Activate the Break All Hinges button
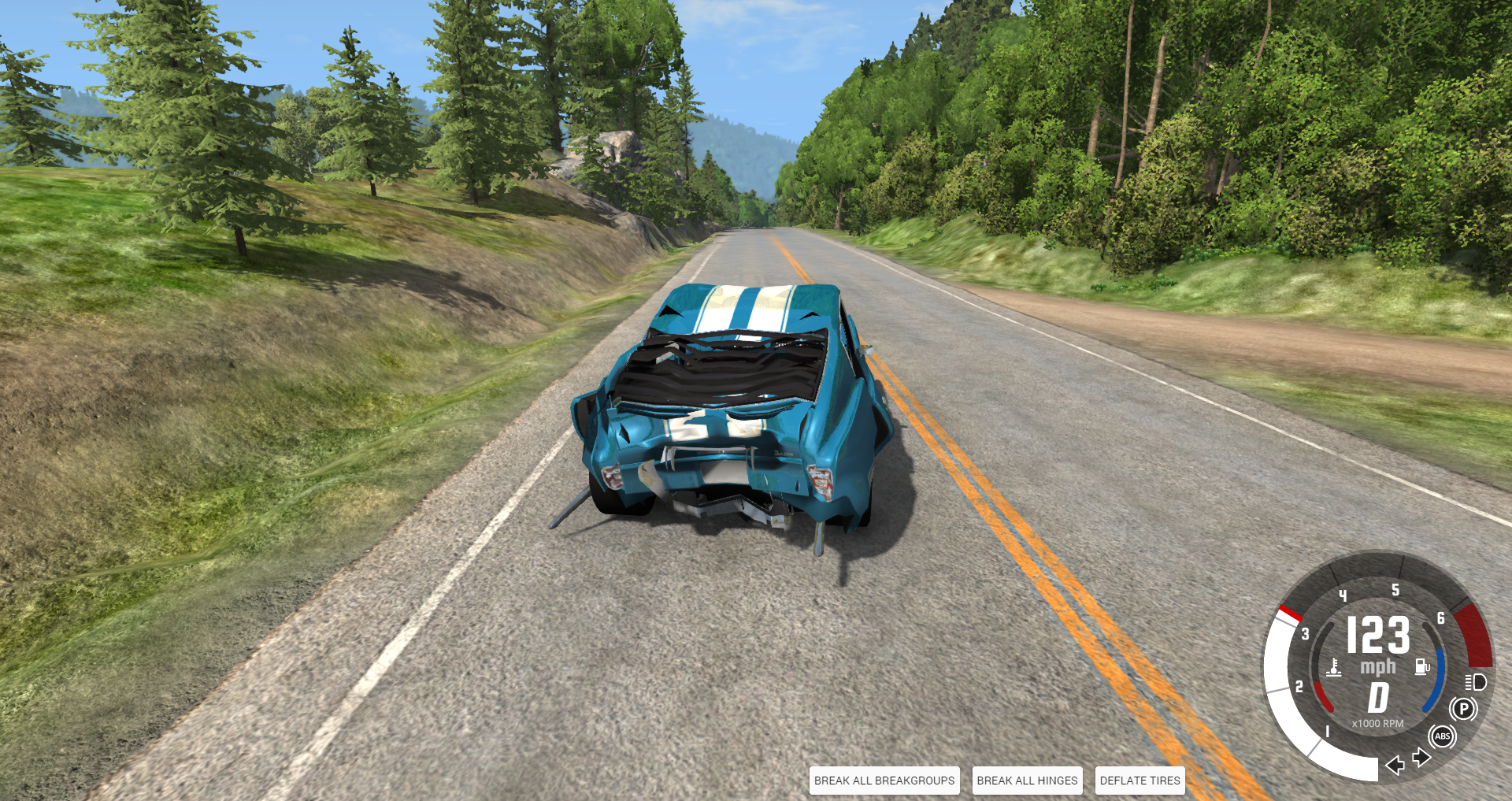1512x801 pixels. tap(1027, 781)
